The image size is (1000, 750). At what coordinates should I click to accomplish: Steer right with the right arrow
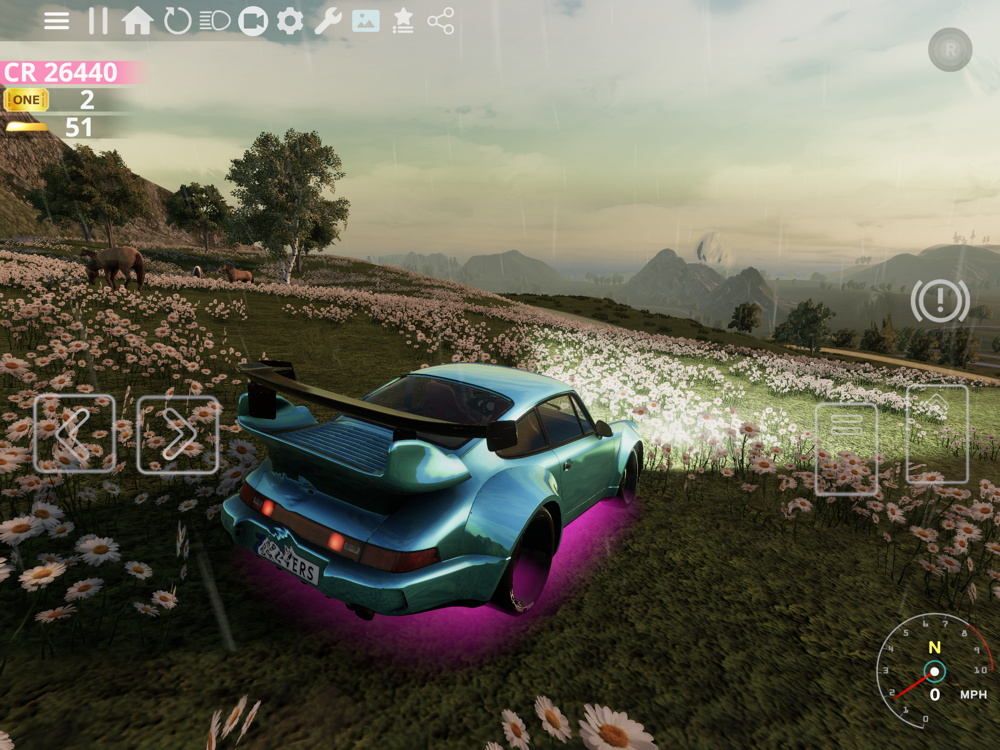tap(178, 434)
